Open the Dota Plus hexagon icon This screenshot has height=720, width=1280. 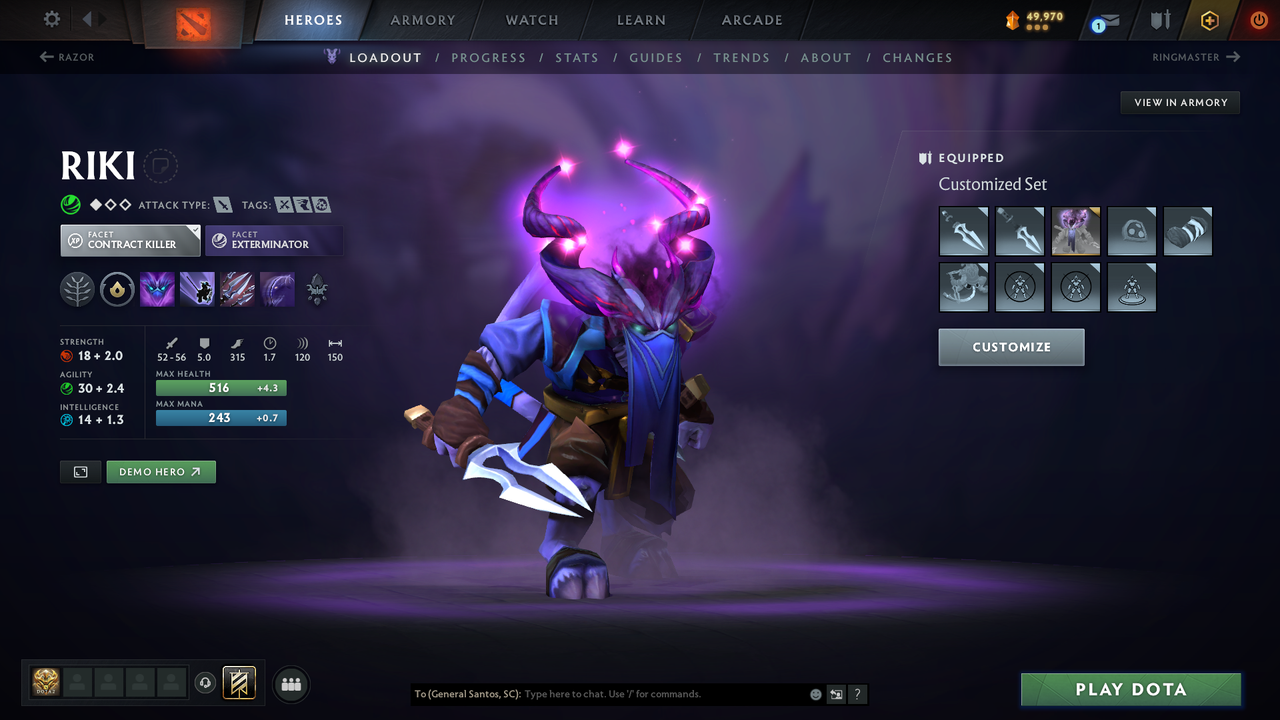[x=1209, y=20]
